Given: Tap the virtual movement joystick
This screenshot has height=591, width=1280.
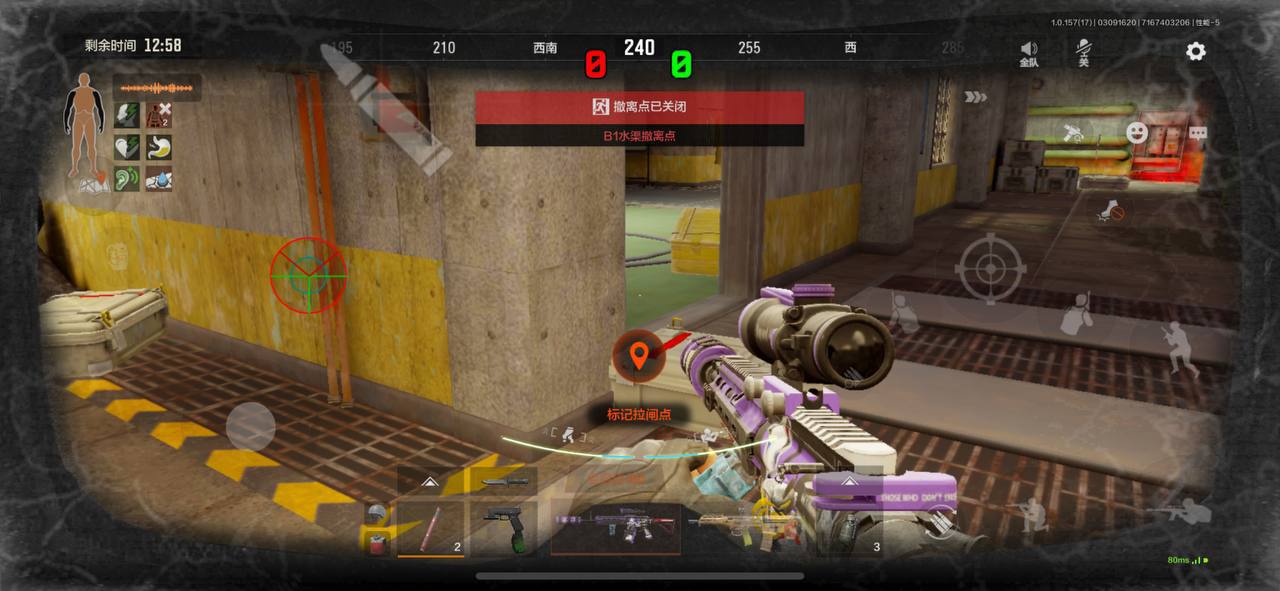Looking at the screenshot, I should tap(250, 427).
